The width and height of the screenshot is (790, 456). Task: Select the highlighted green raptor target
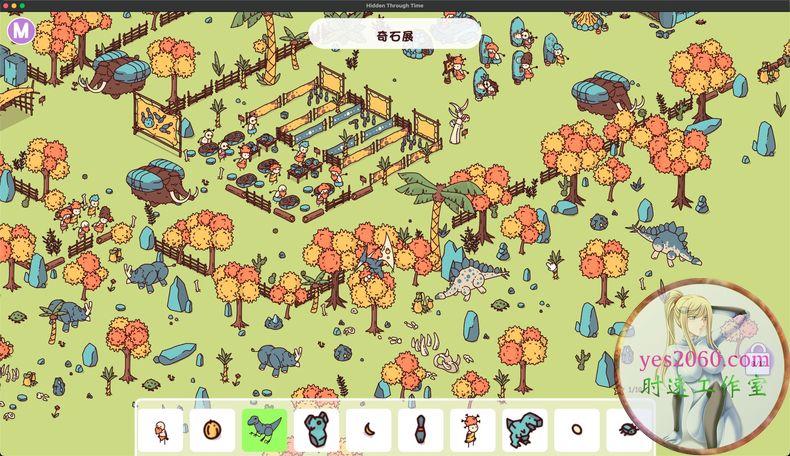pos(264,430)
